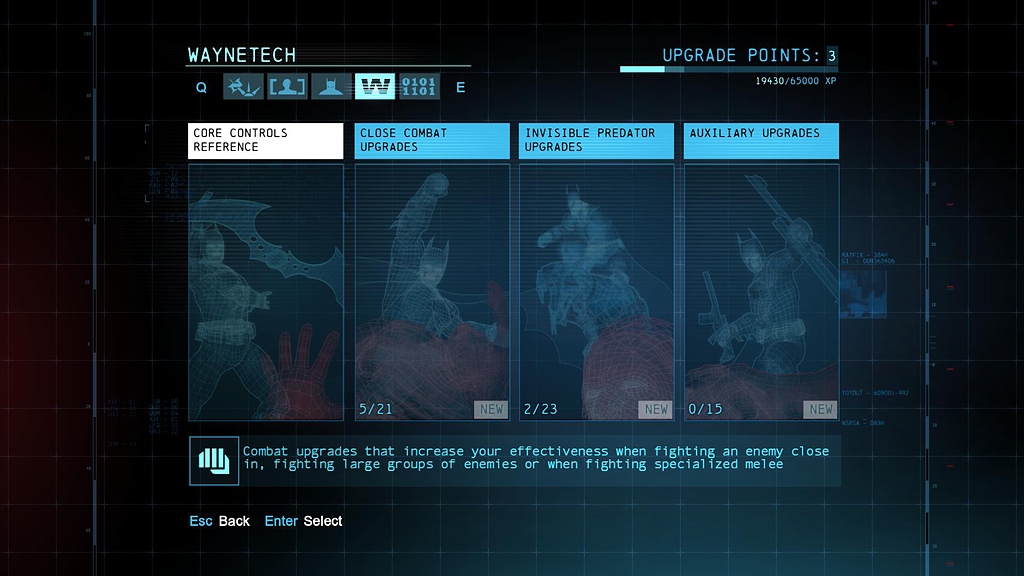Select the Batman cowl silhouette tab

pyautogui.click(x=331, y=87)
